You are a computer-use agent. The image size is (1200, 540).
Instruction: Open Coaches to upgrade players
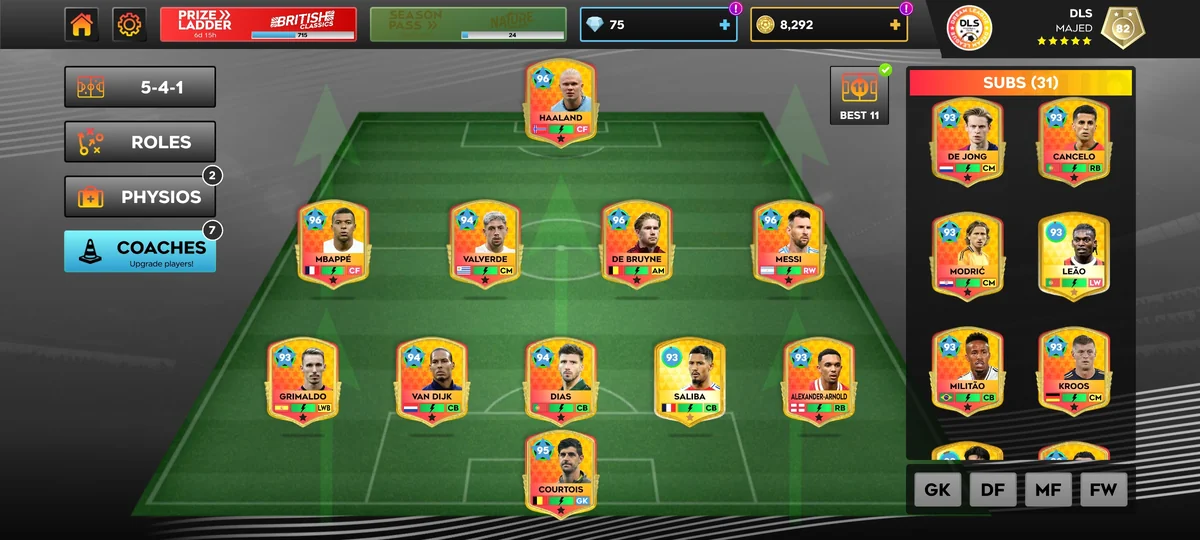140,252
